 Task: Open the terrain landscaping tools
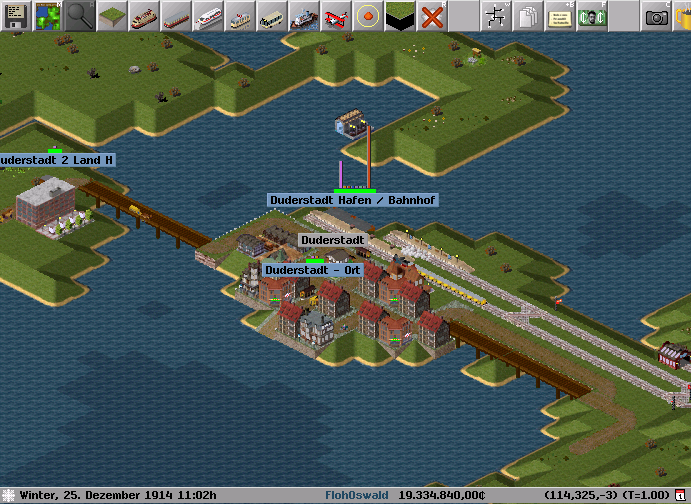[112, 15]
